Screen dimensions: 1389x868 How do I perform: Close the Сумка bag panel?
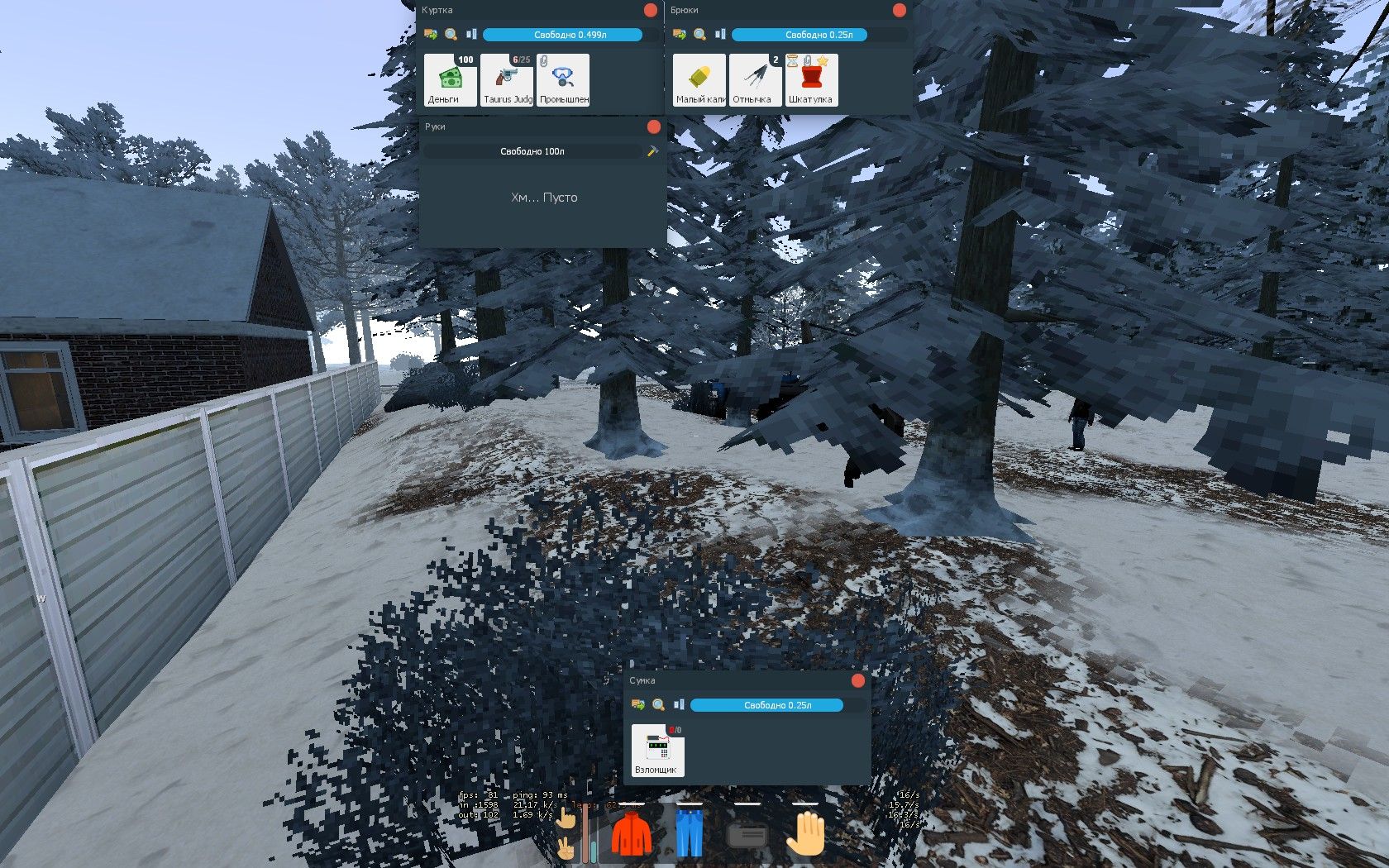pos(858,680)
